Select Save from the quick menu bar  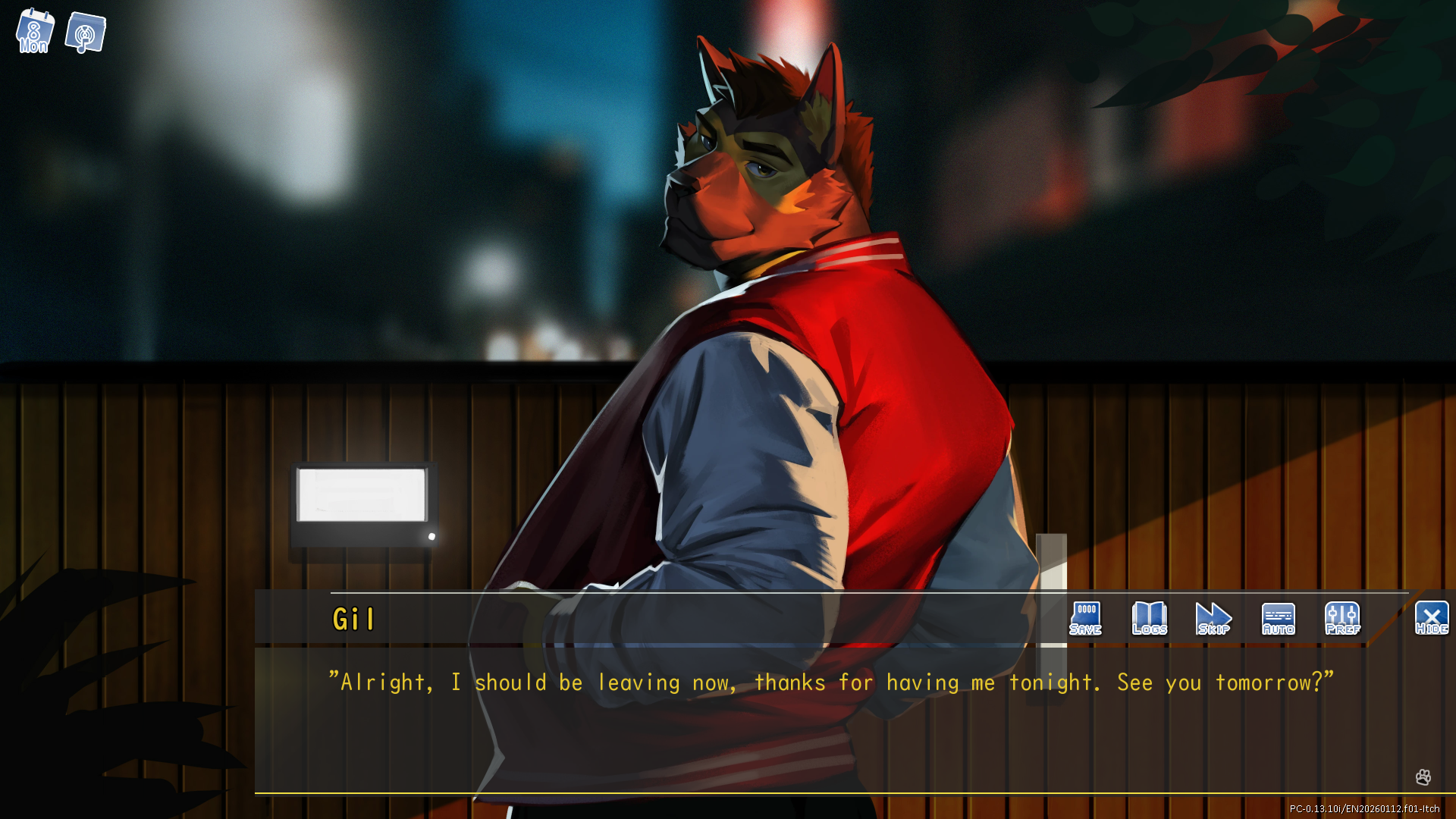(1085, 619)
